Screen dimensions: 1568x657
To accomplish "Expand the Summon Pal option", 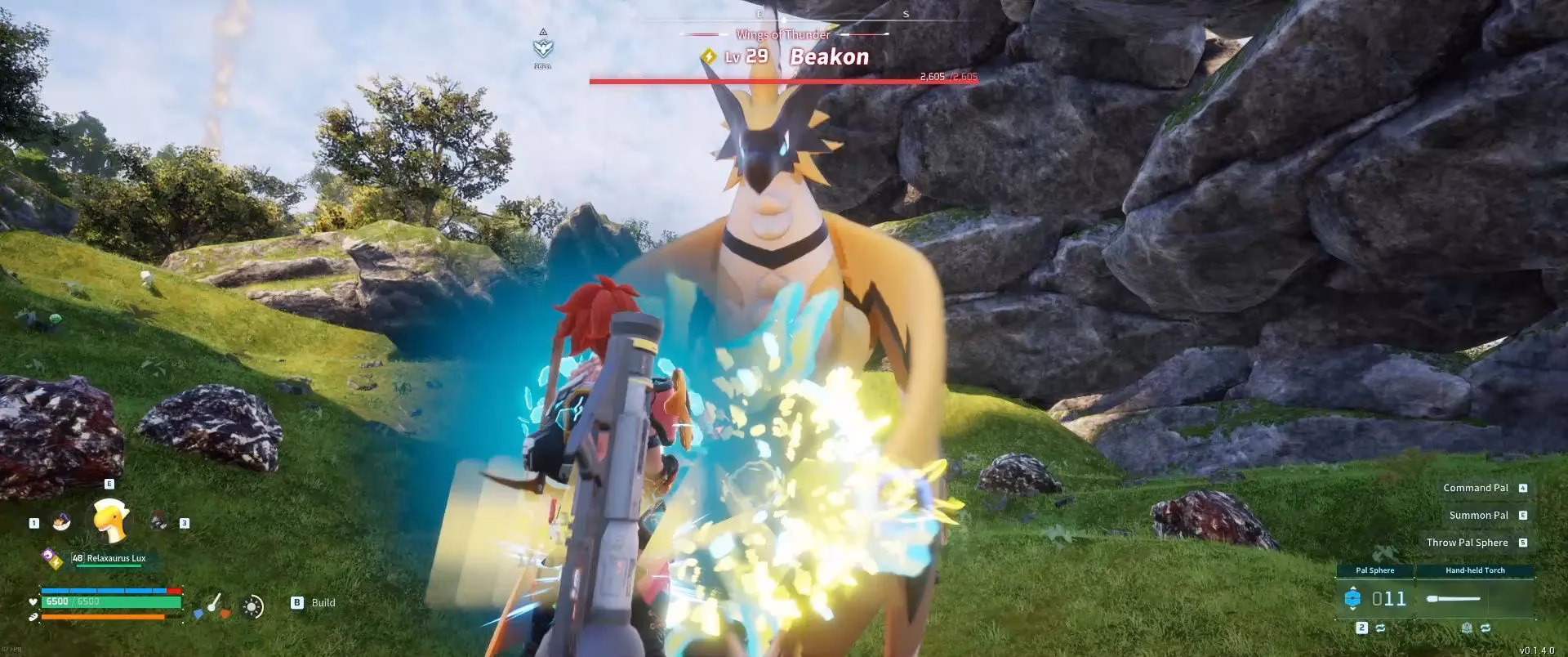I will [1478, 515].
